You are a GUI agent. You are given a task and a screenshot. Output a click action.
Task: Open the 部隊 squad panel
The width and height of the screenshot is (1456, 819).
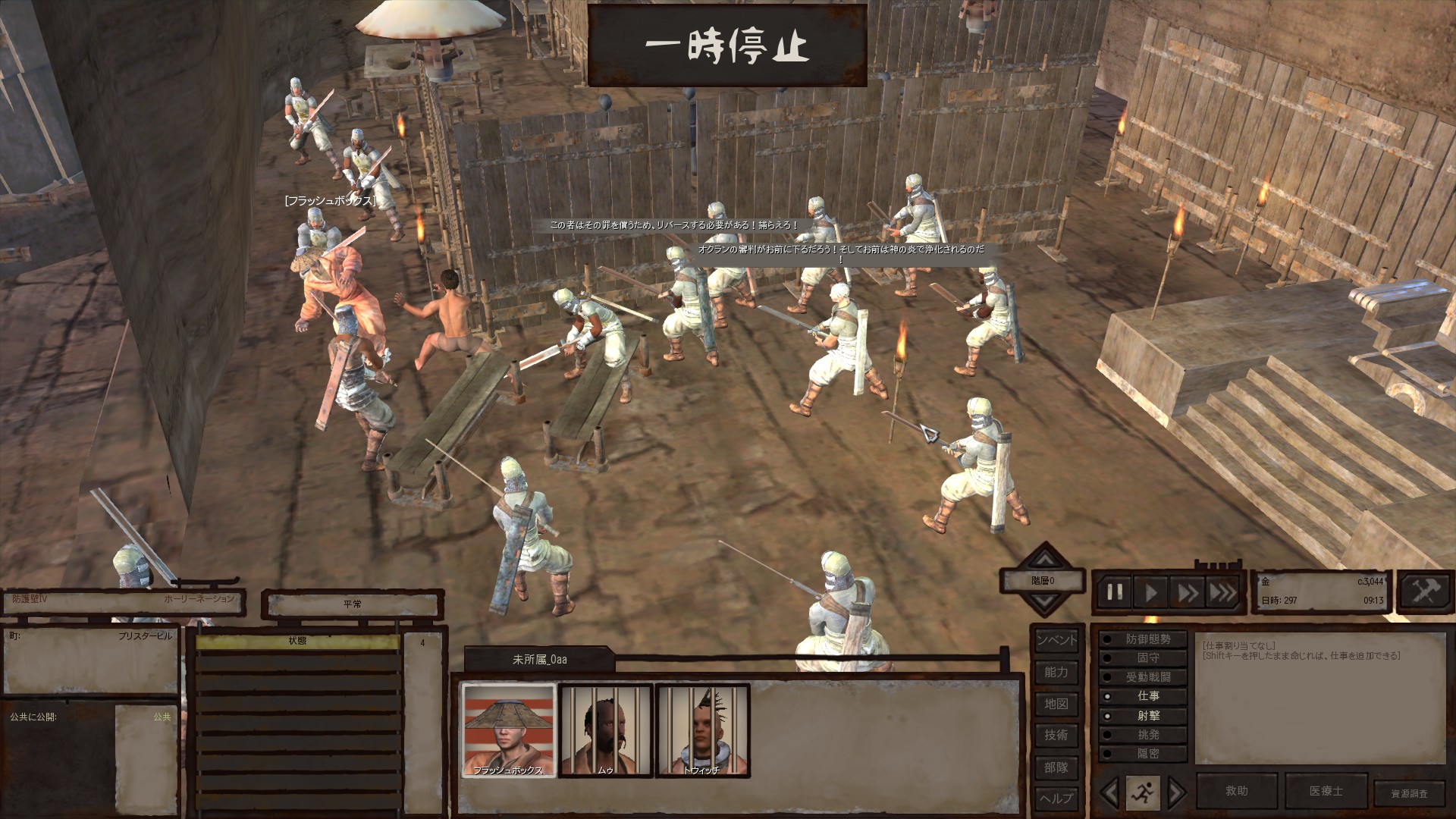[1056, 767]
